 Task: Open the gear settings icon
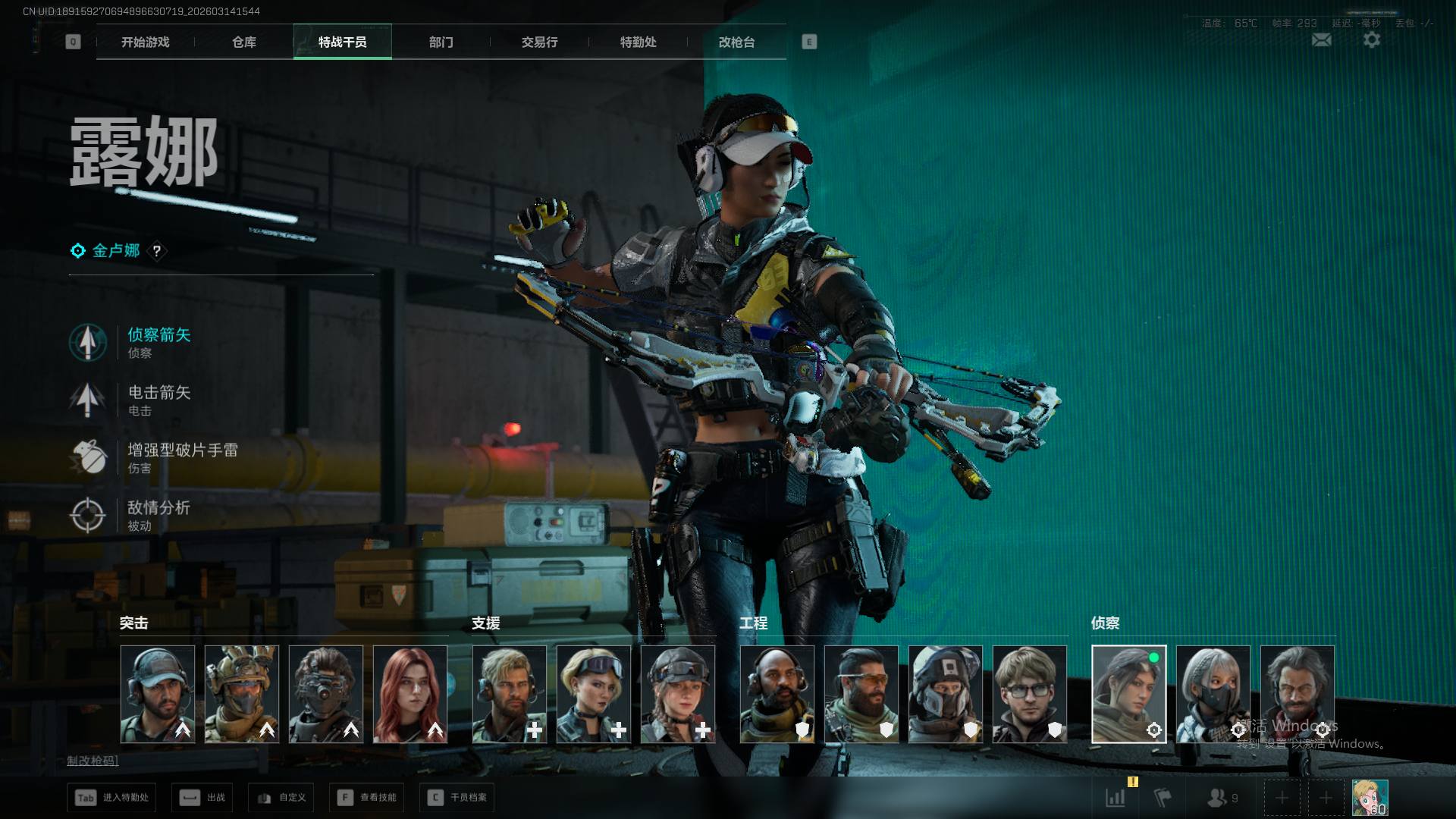(1371, 40)
